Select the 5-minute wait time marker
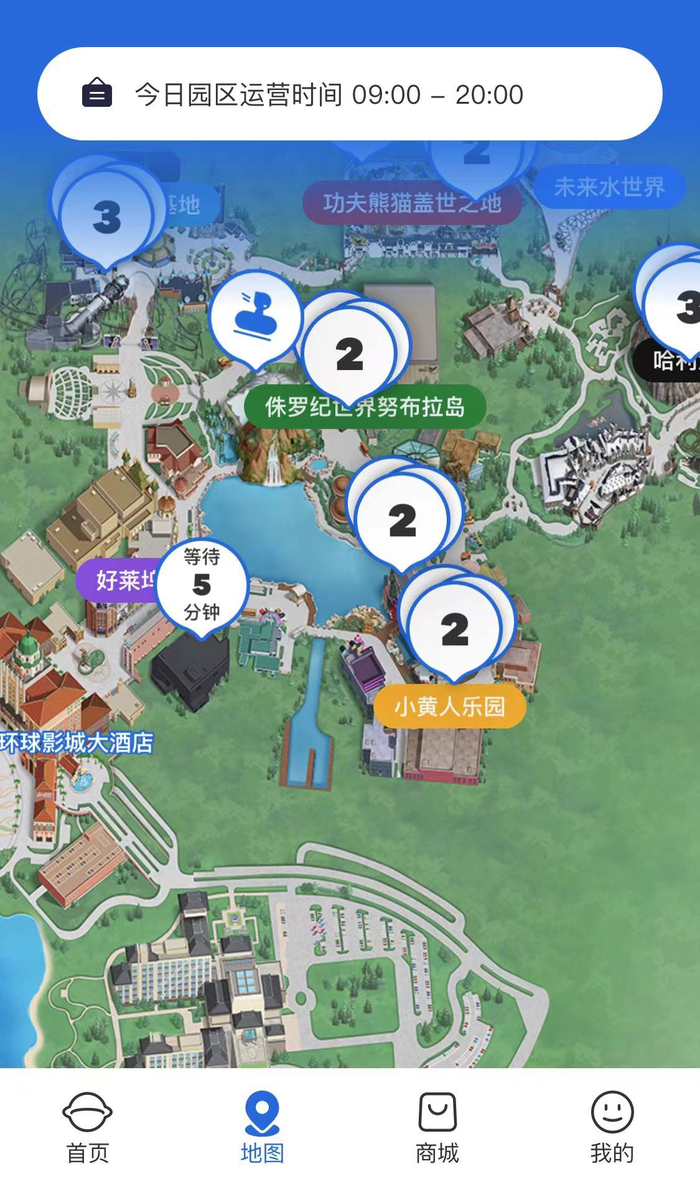This screenshot has height=1180, width=700. (201, 585)
